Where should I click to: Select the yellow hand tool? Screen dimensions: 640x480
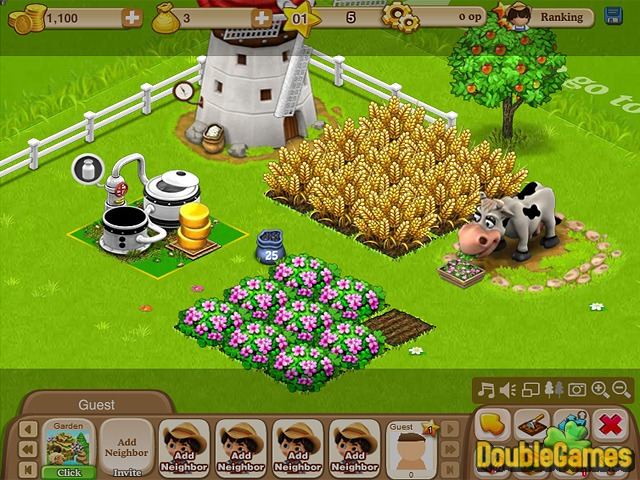(493, 425)
